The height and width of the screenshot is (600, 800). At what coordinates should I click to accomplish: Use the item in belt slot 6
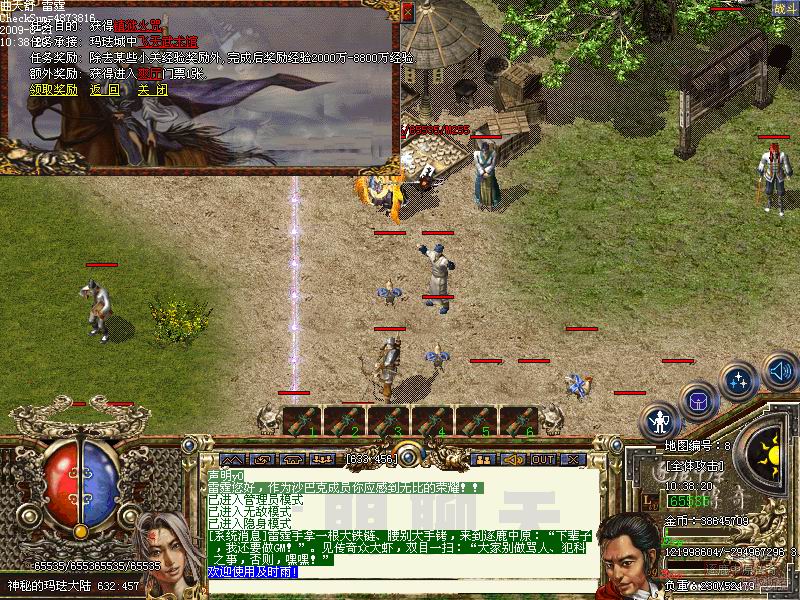tap(520, 421)
